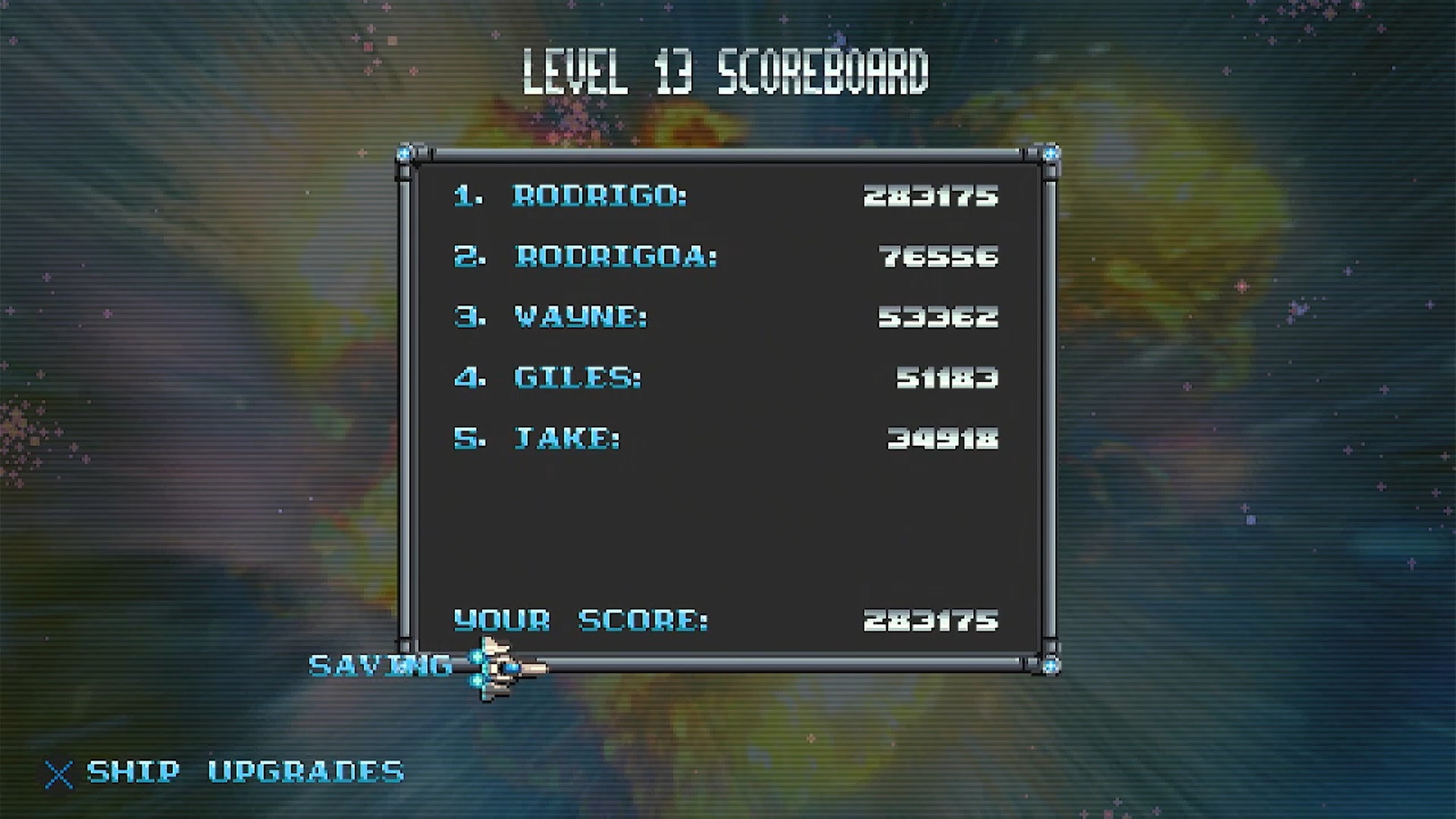Open the Ship Upgrades screen
The image size is (1456, 819).
click(x=244, y=772)
